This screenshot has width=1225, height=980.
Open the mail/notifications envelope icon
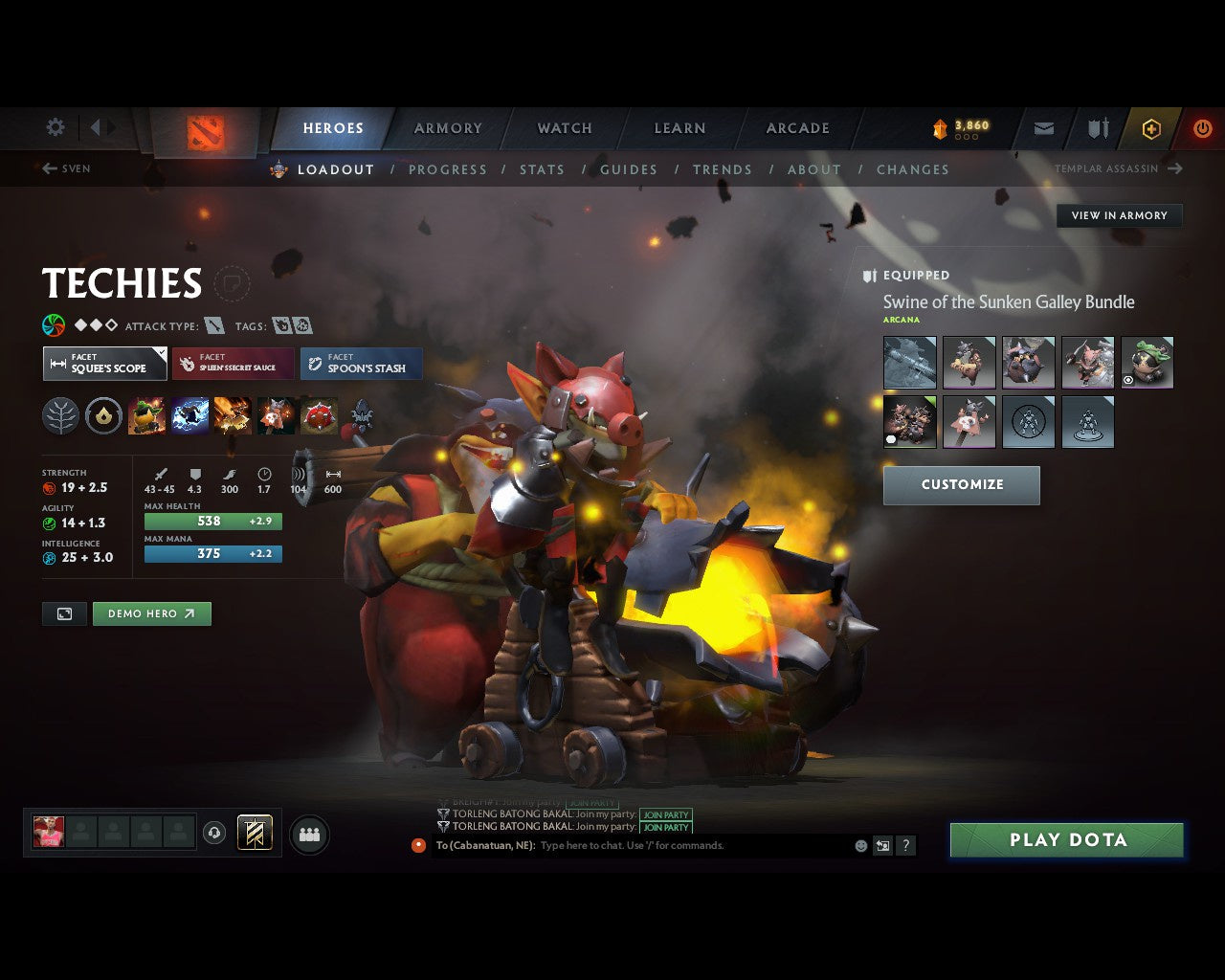(1042, 127)
